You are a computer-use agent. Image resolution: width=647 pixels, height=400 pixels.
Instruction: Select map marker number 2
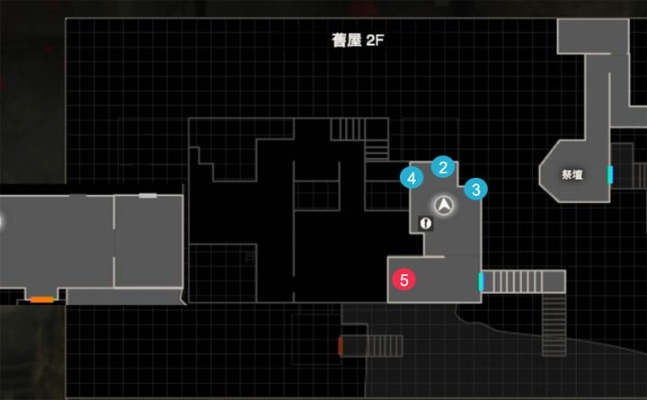pyautogui.click(x=444, y=167)
